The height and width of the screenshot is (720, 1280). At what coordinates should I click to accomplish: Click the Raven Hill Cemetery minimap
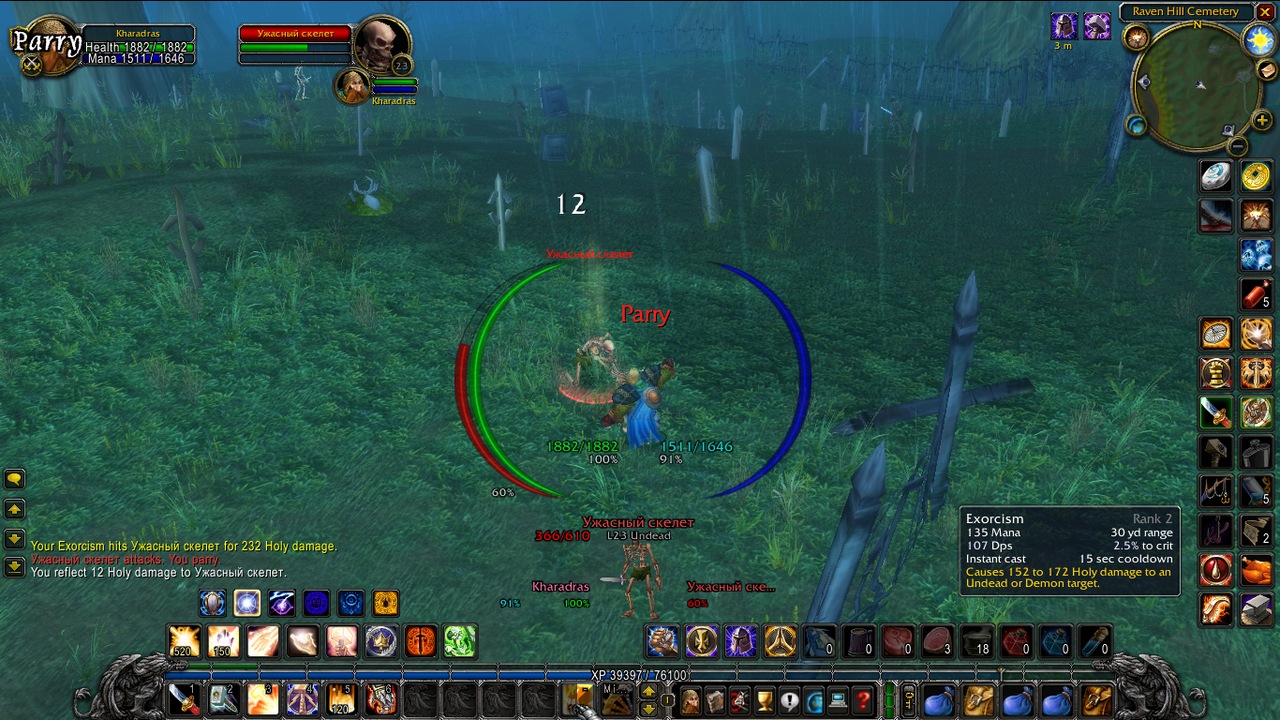(x=1196, y=85)
